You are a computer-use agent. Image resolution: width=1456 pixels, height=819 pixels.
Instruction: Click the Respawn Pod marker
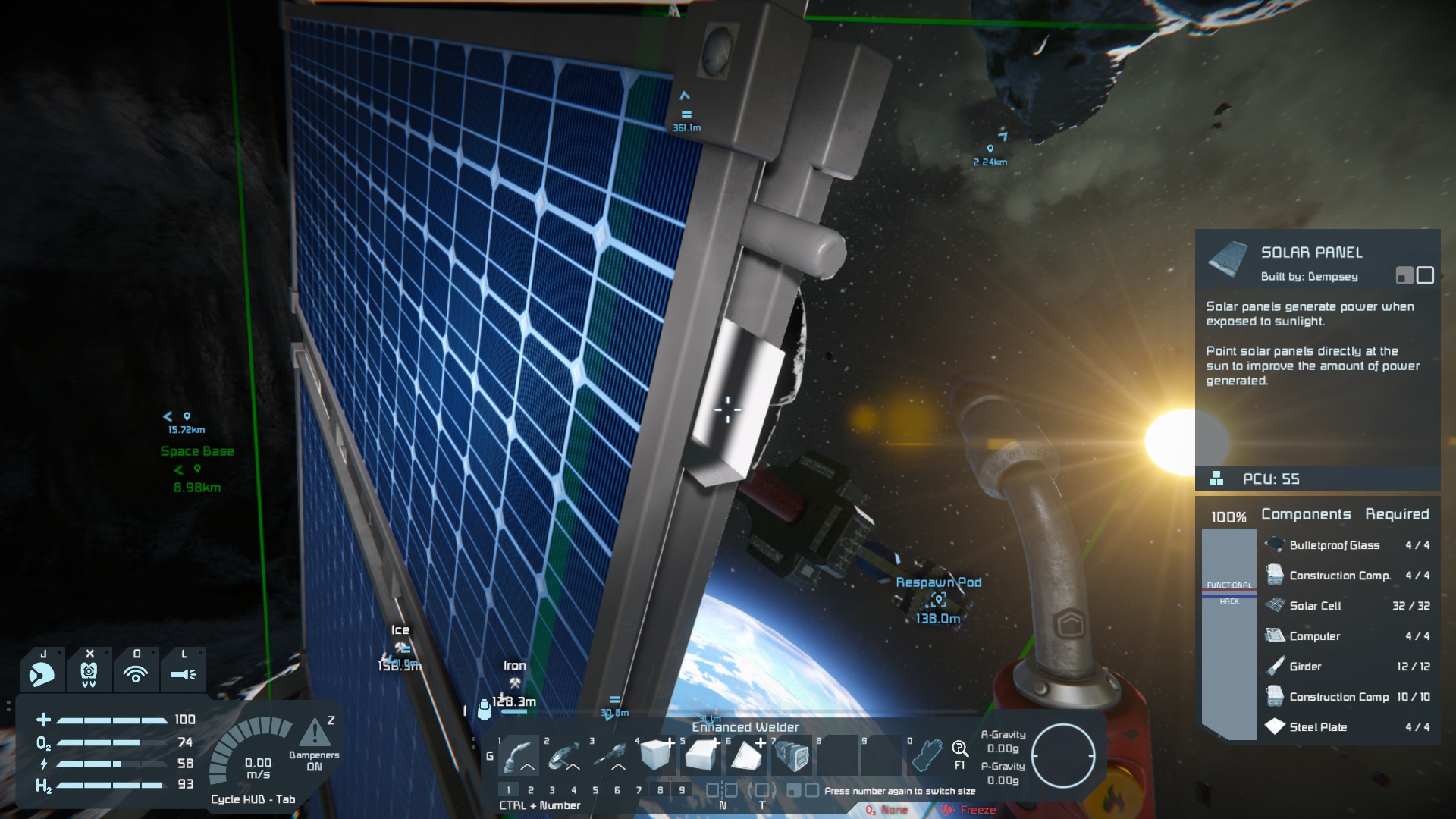(939, 599)
